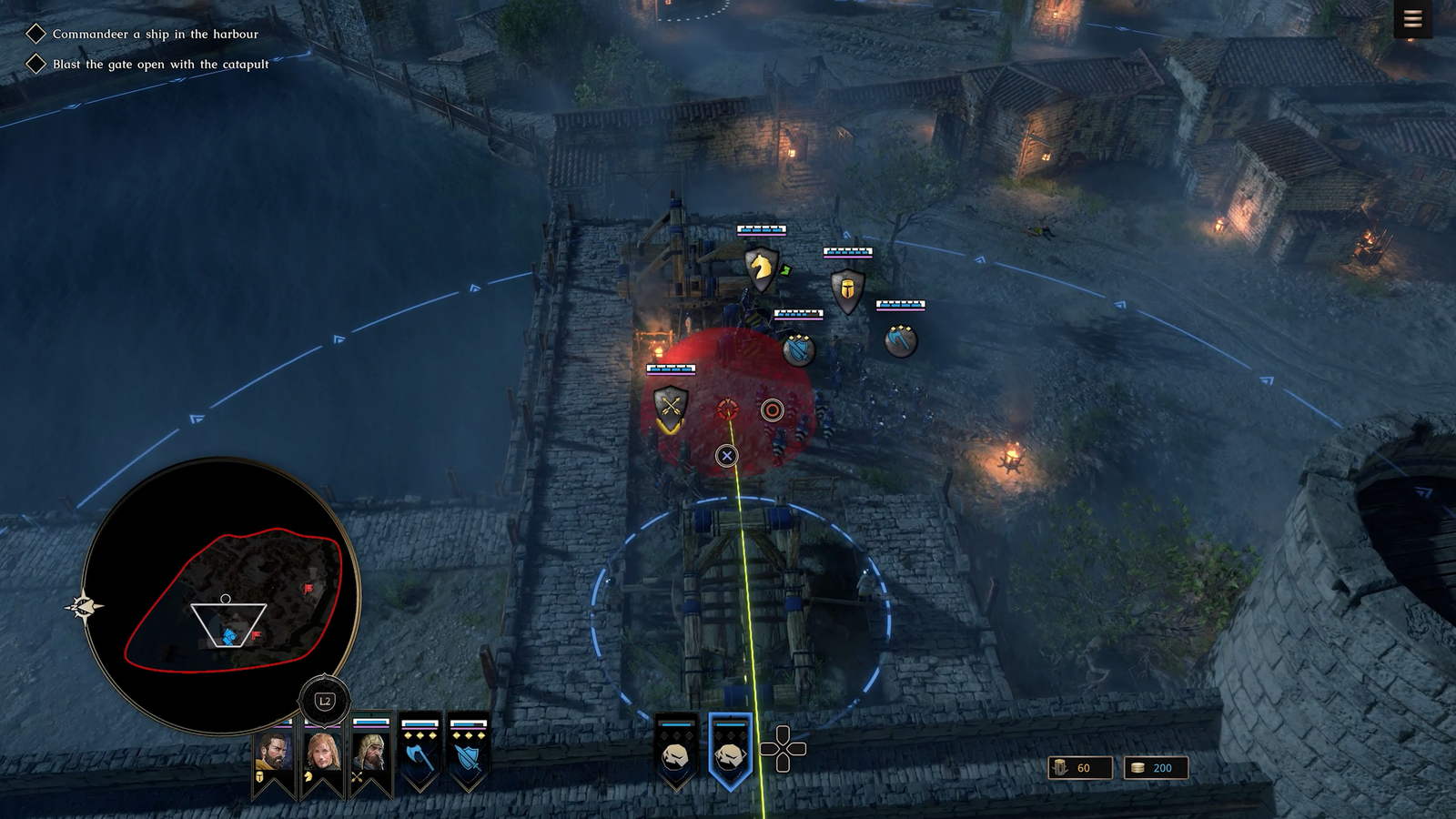Select the hooded archer hero portrait banner
1456x819 pixels.
[370, 754]
